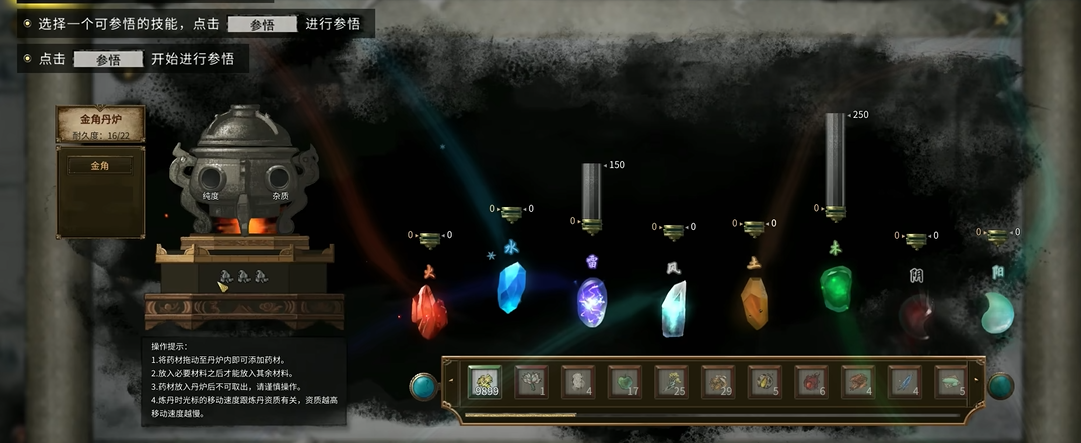Click the red fire (火) crystal
The width and height of the screenshot is (1081, 443).
click(x=431, y=310)
